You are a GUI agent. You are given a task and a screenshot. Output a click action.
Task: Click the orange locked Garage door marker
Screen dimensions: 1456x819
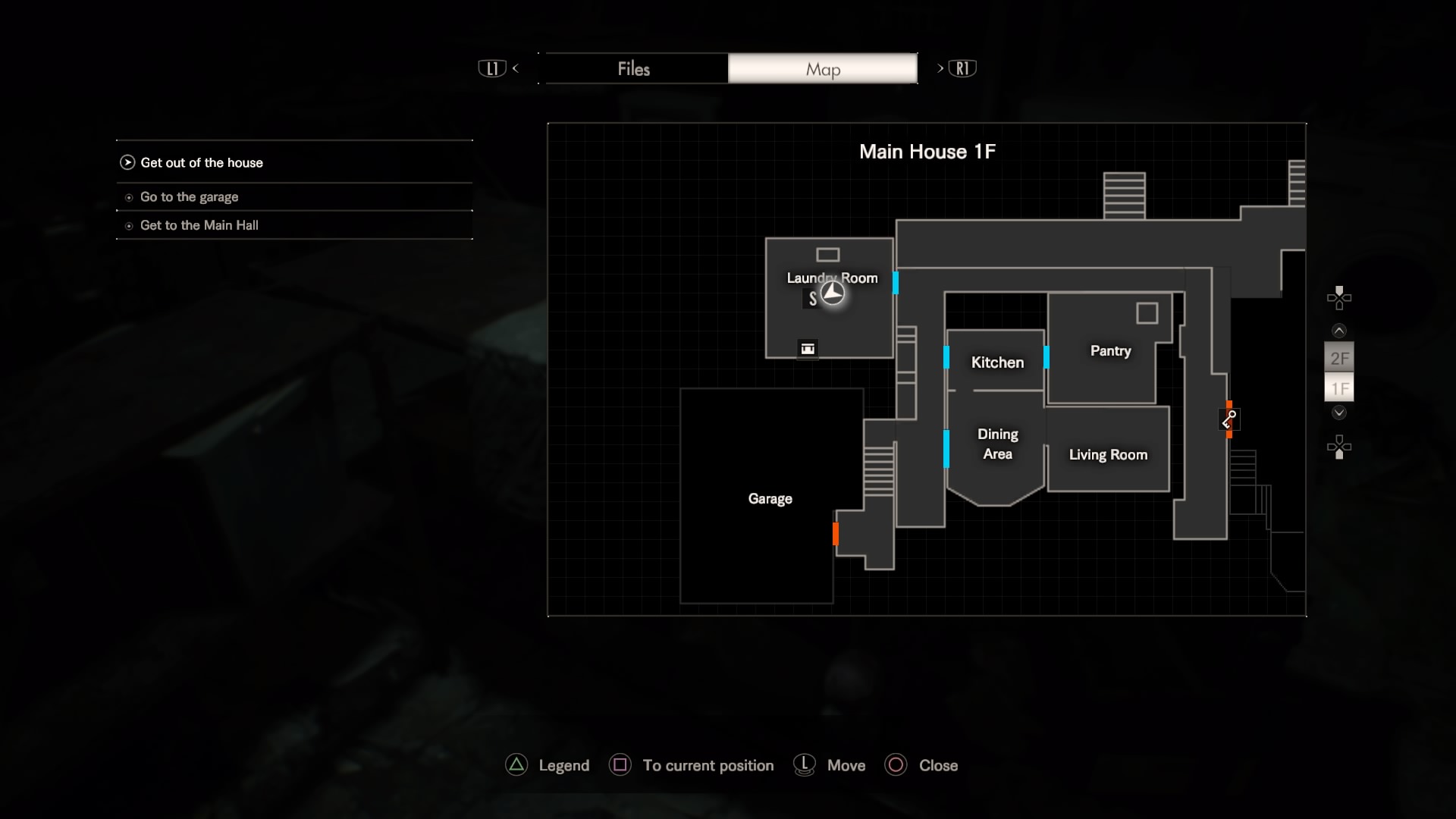point(836,534)
